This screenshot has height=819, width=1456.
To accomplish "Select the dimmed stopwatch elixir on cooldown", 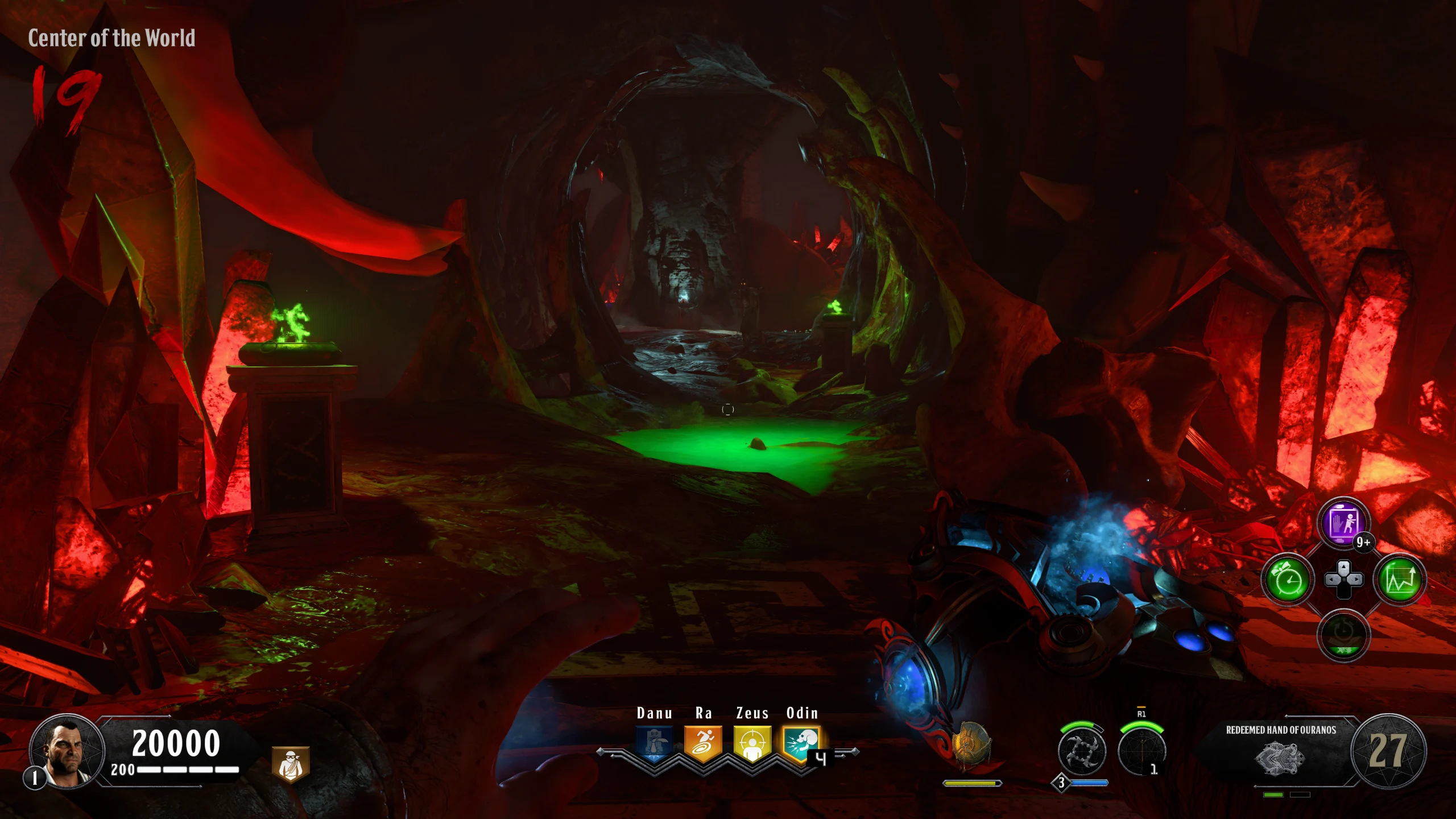I will [x=1343, y=636].
